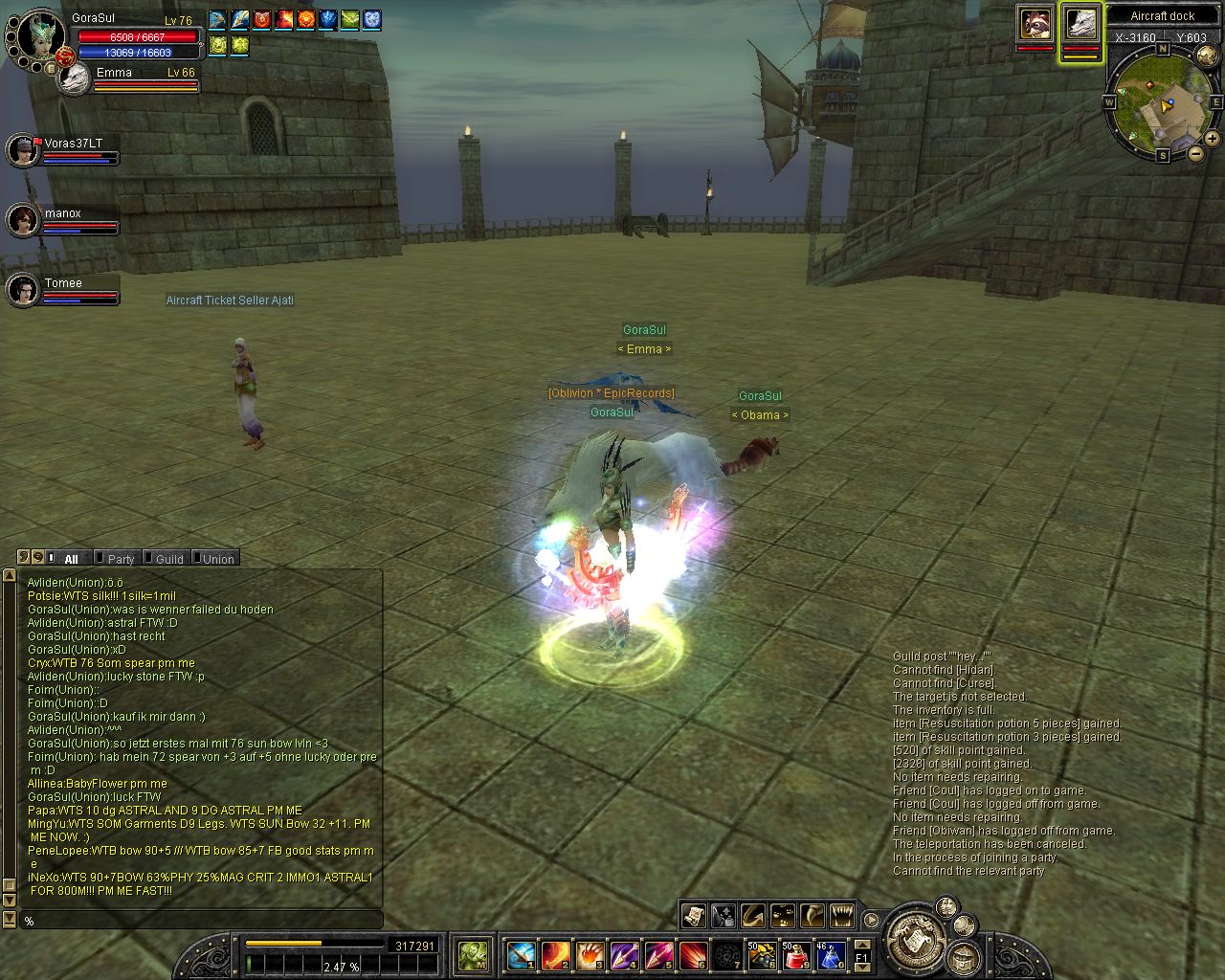Viewport: 1225px width, 980px height.
Task: Select the raccoon pet portrait
Action: click(1035, 24)
